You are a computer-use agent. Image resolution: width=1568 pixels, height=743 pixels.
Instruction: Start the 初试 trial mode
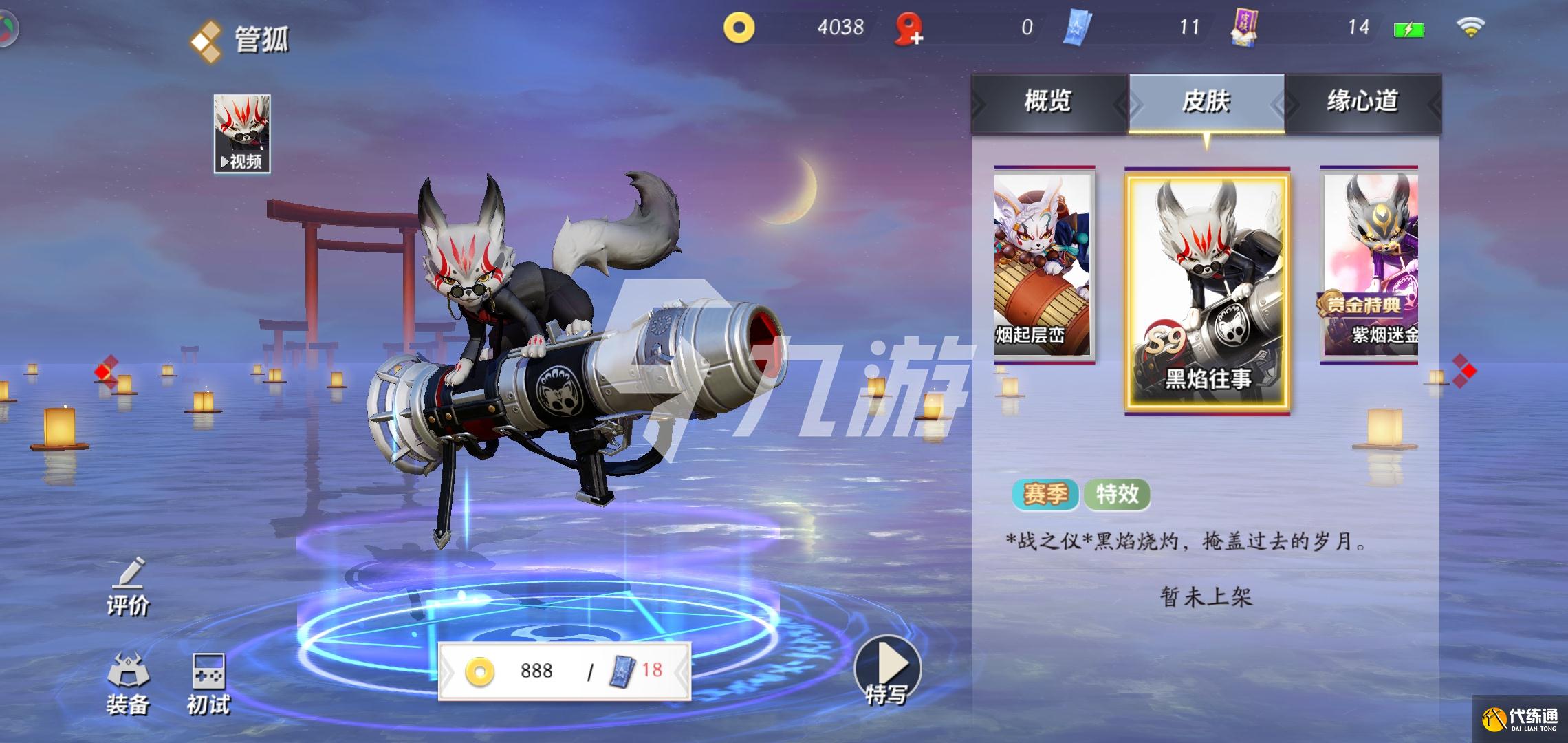point(208,684)
